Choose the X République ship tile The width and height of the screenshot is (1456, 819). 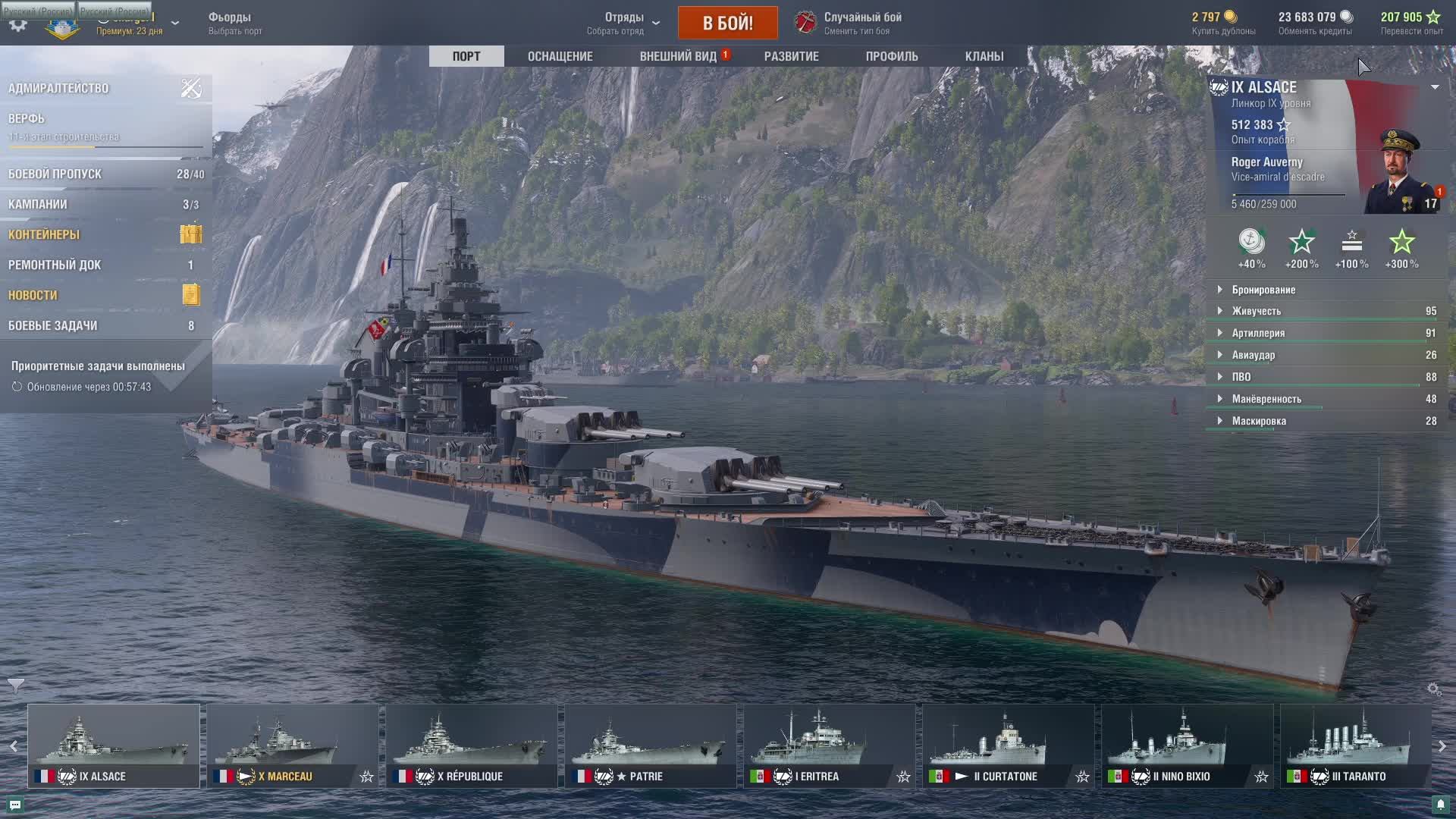pos(471,746)
